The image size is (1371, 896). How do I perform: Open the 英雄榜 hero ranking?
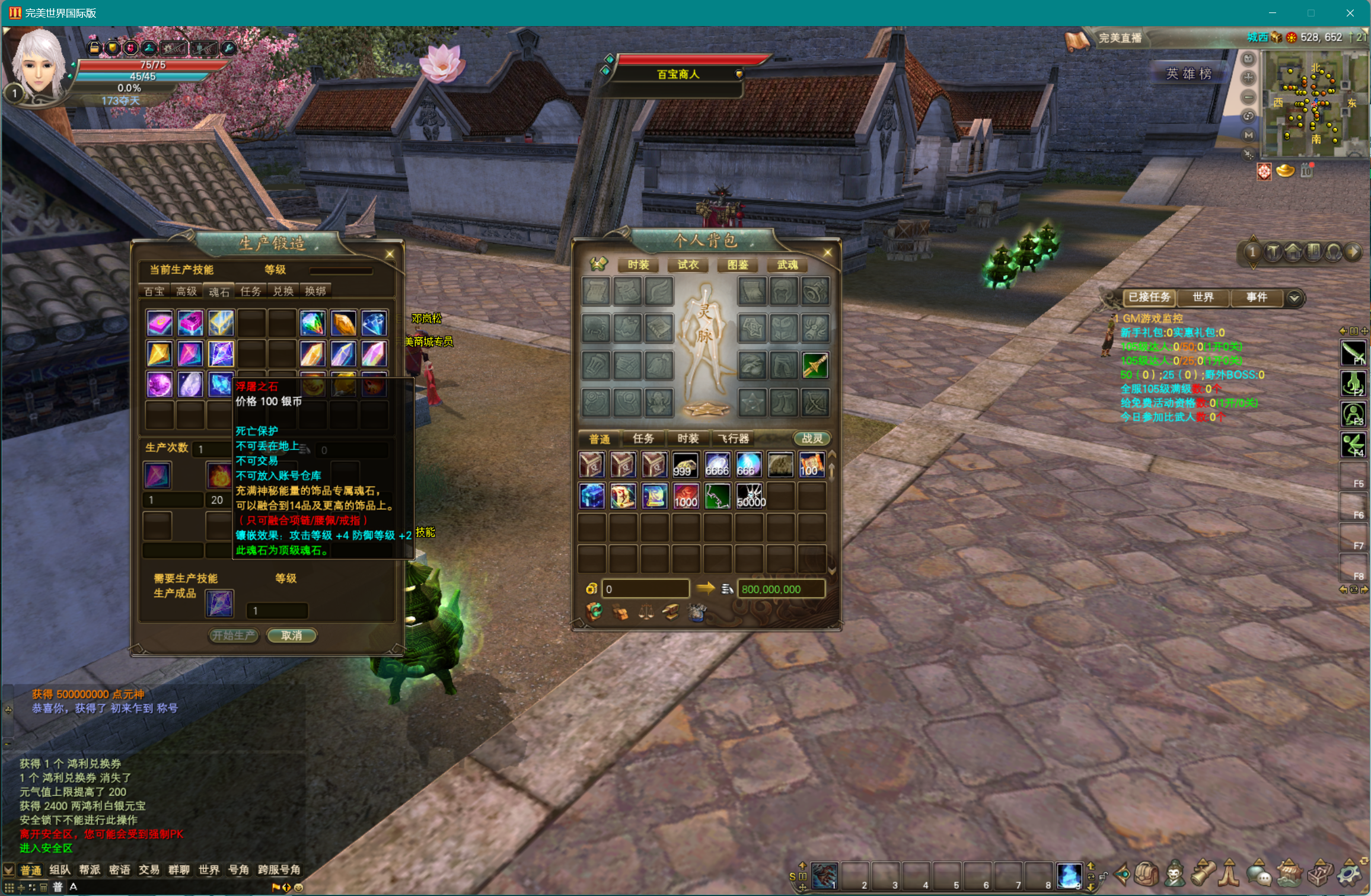[x=1188, y=74]
